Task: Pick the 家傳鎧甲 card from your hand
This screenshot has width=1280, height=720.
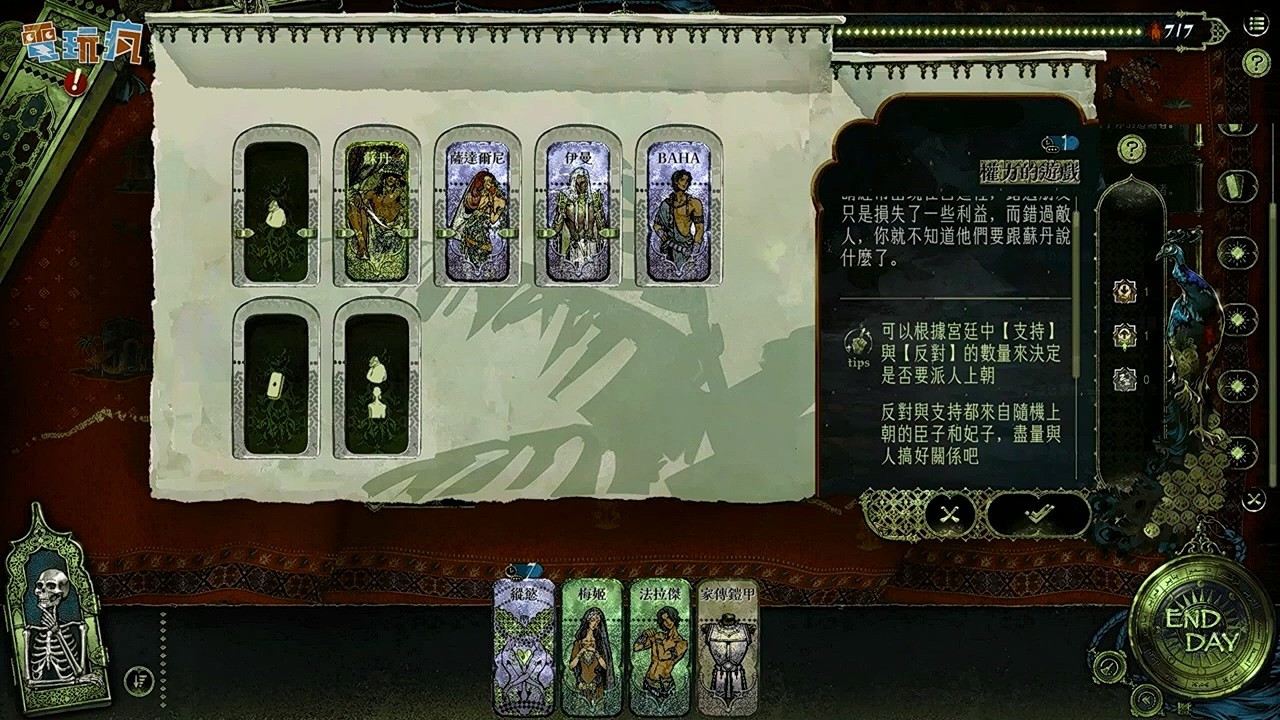Action: coord(730,650)
